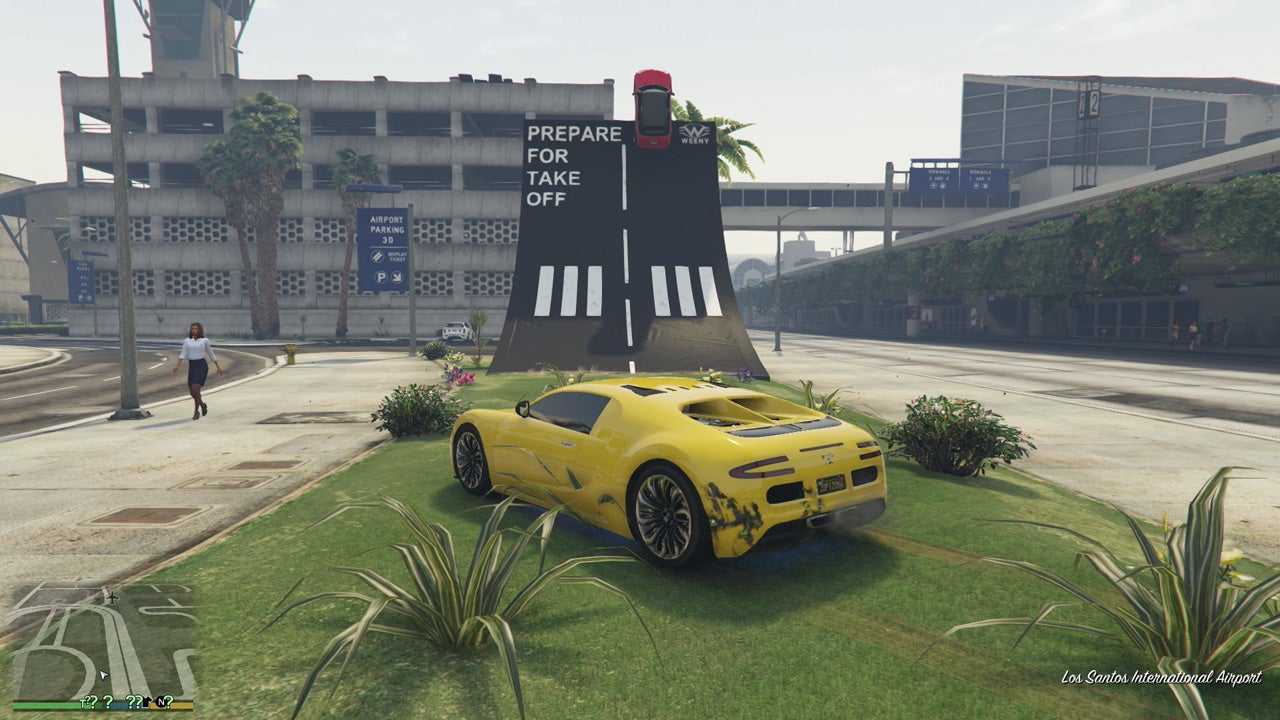The image size is (1280, 720).
Task: Click the P parking symbol on Airport Parking sign
Action: [380, 277]
